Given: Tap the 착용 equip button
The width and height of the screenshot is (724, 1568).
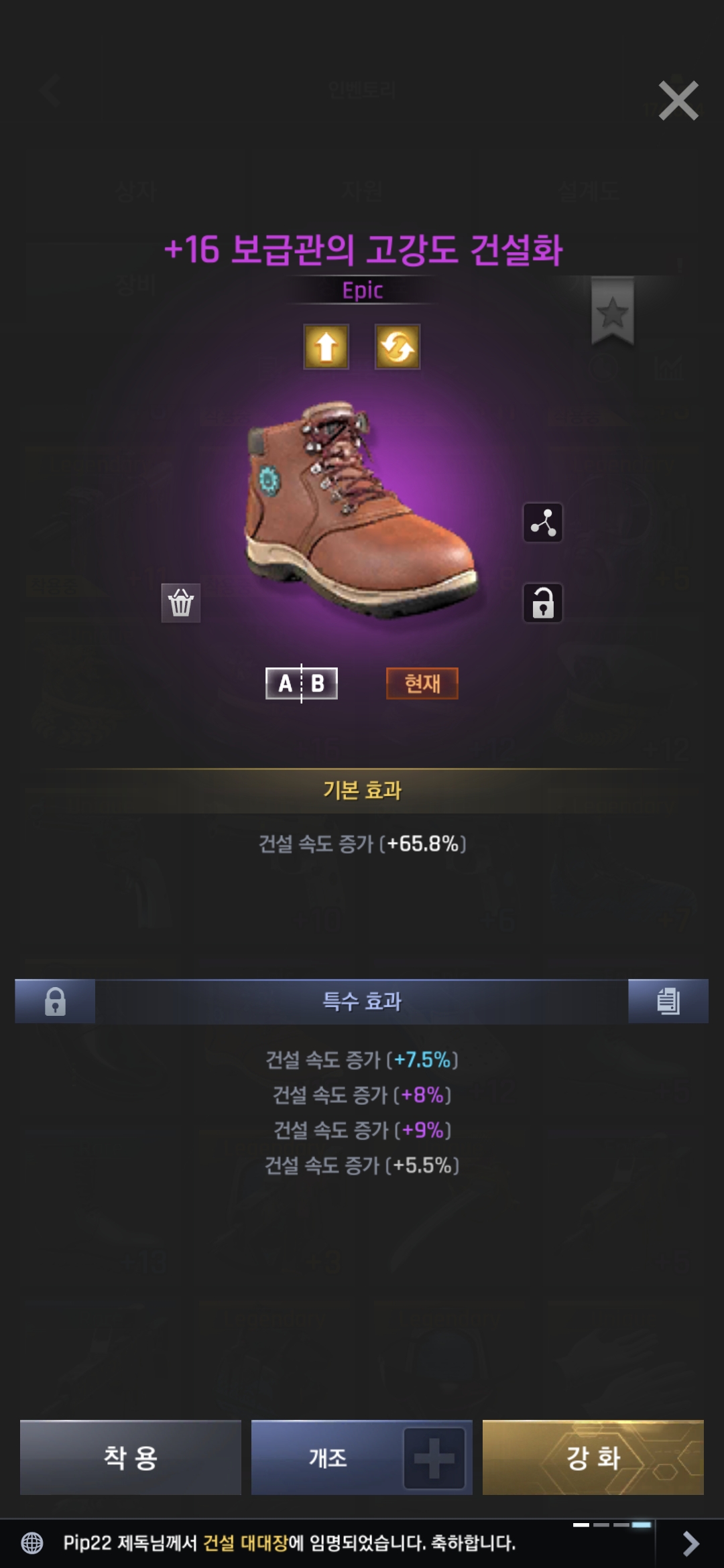Looking at the screenshot, I should (x=130, y=1457).
